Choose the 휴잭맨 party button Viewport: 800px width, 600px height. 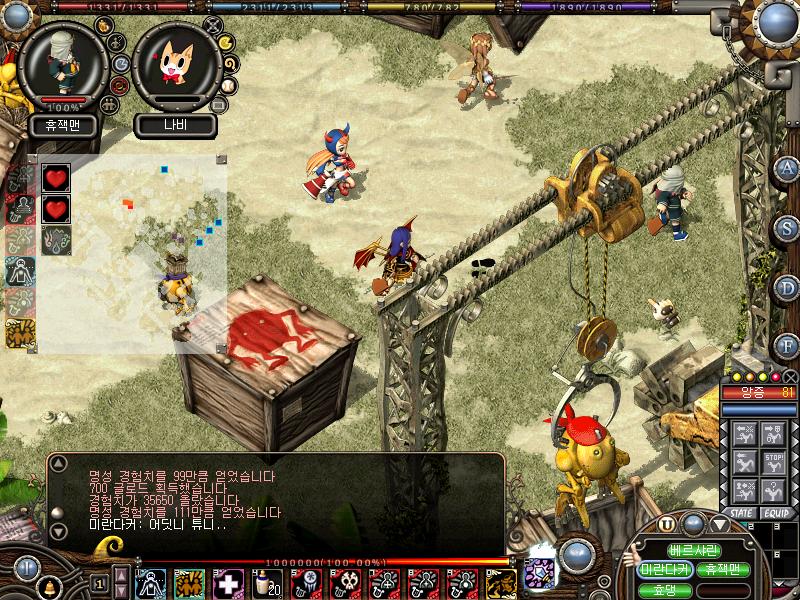pyautogui.click(x=722, y=569)
